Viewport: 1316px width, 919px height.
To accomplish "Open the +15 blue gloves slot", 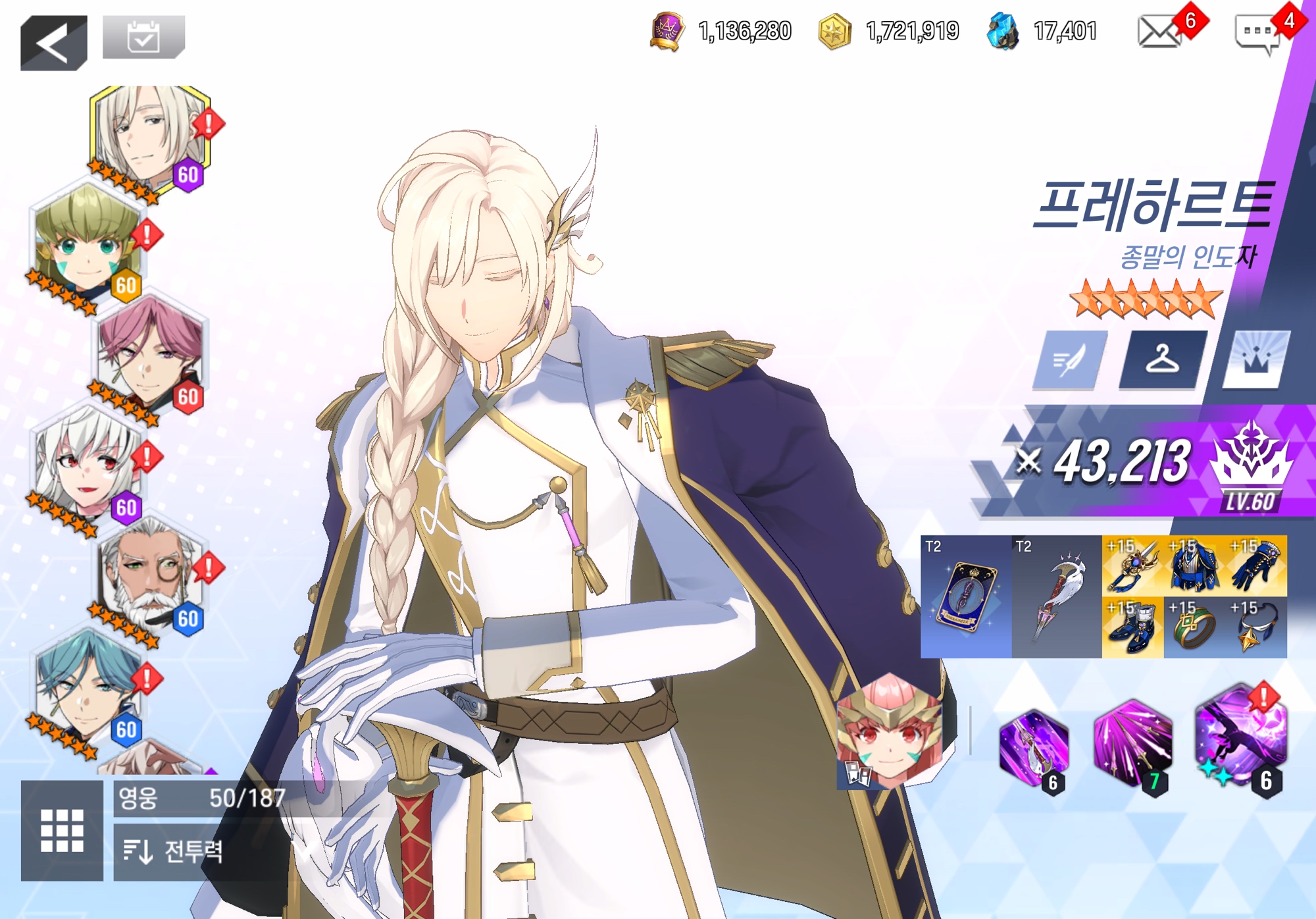I will pyautogui.click(x=1256, y=565).
